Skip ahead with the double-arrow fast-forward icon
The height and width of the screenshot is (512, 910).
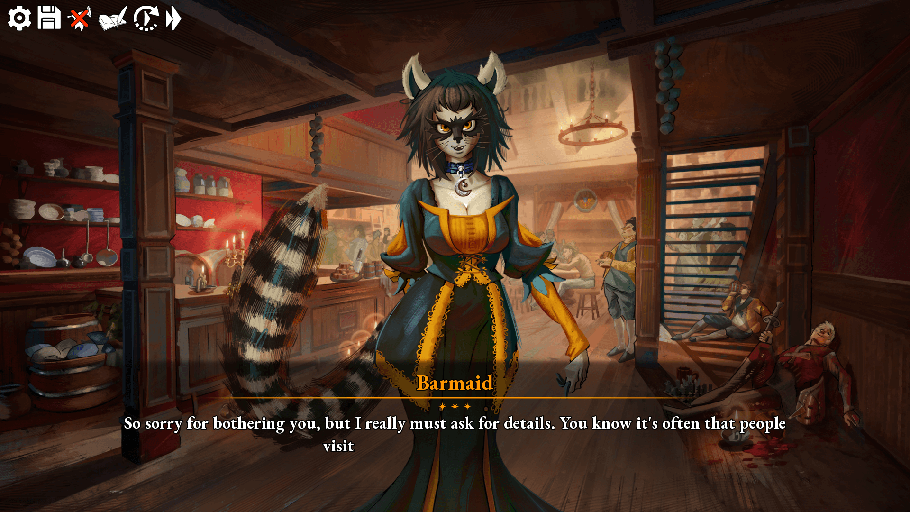pyautogui.click(x=174, y=17)
